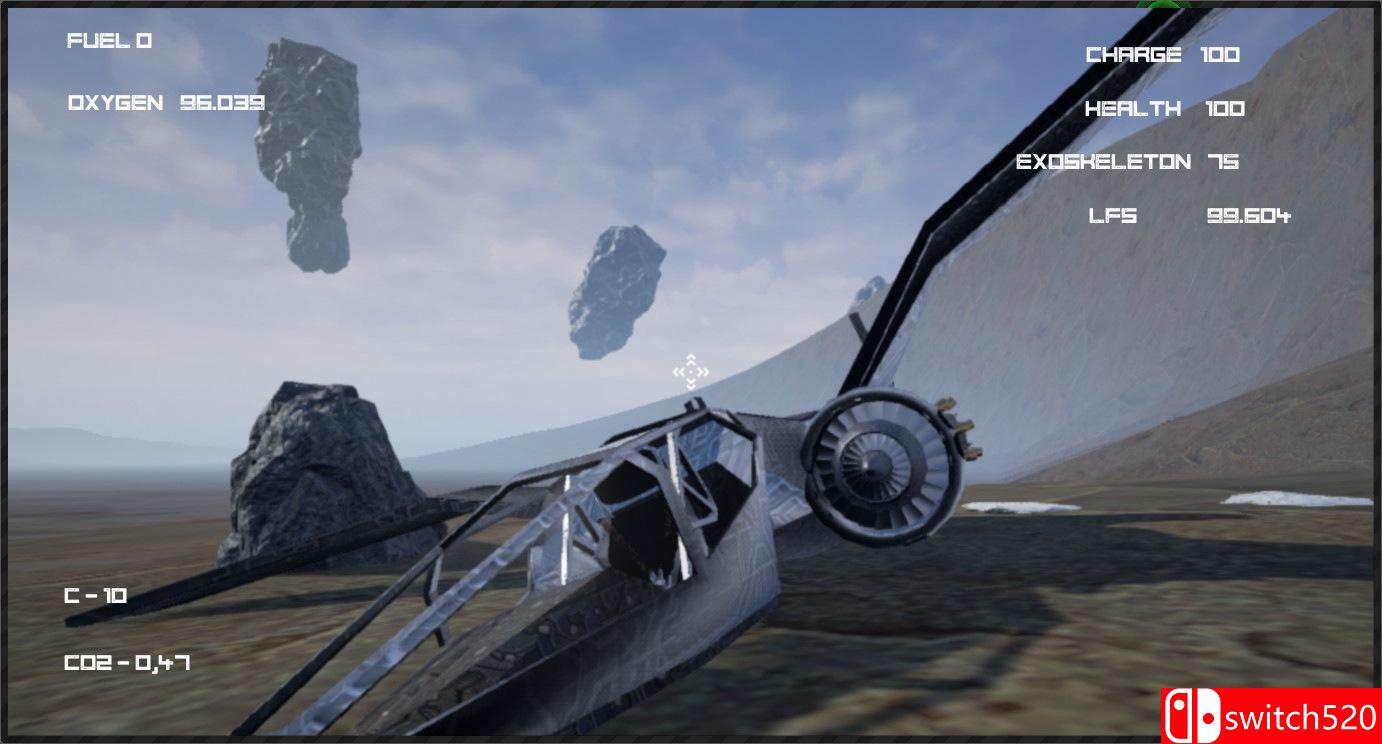
Task: Select the LFS 99.604 display
Action: (x=1190, y=215)
